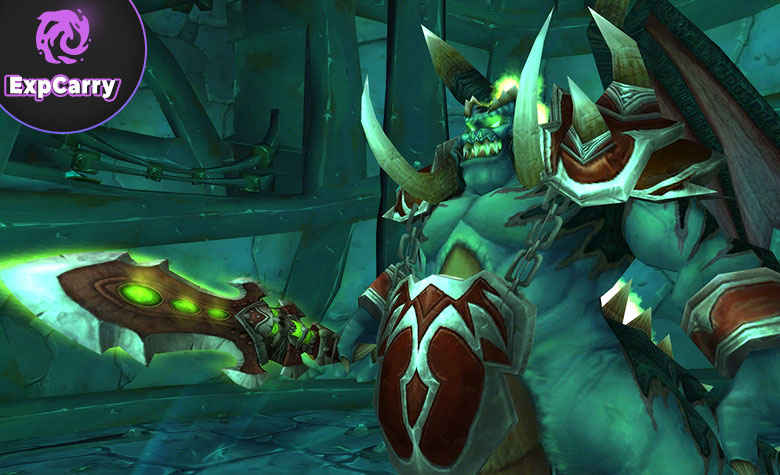
Task: Click the ExpCarry logo badge
Action: 62,58
